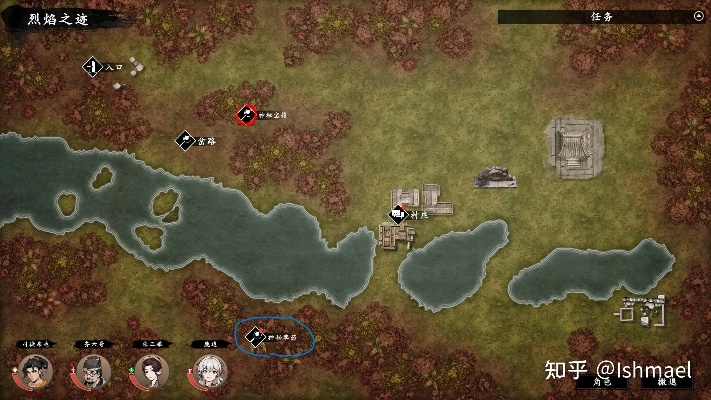The width and height of the screenshot is (711, 400).
Task: Select the blue-circled map marker
Action: click(255, 336)
